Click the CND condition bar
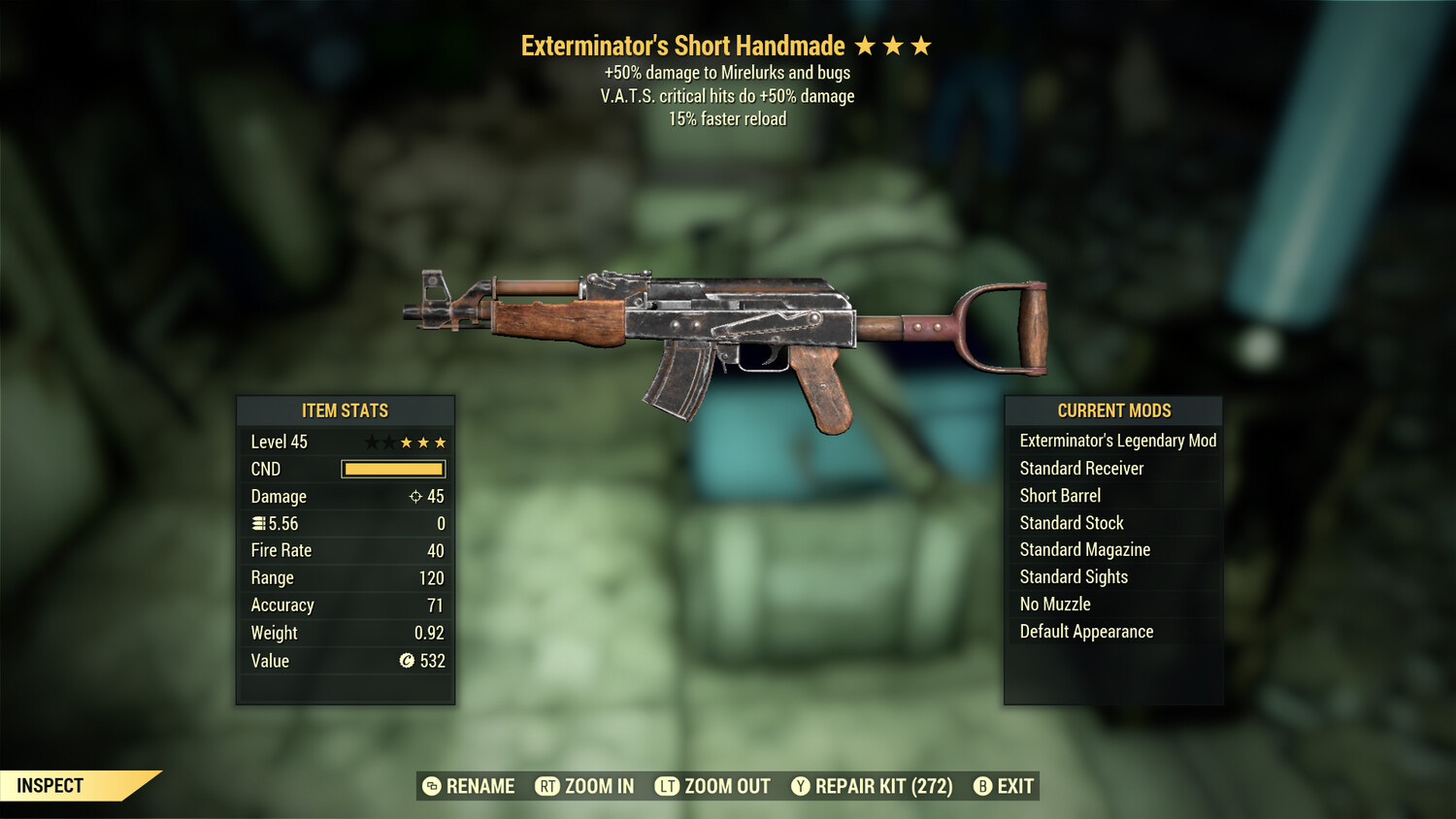This screenshot has height=819, width=1456. pos(392,469)
